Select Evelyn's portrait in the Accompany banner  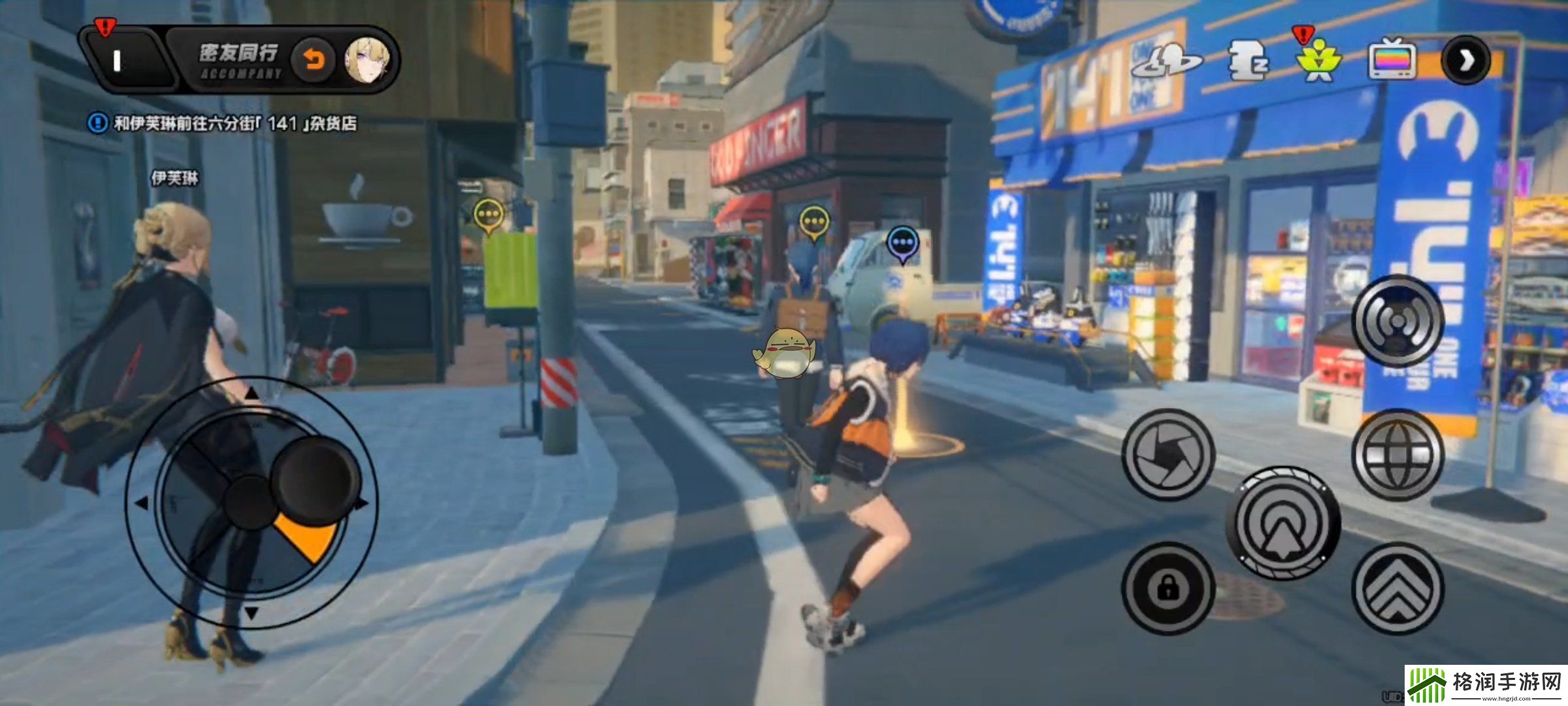point(367,61)
